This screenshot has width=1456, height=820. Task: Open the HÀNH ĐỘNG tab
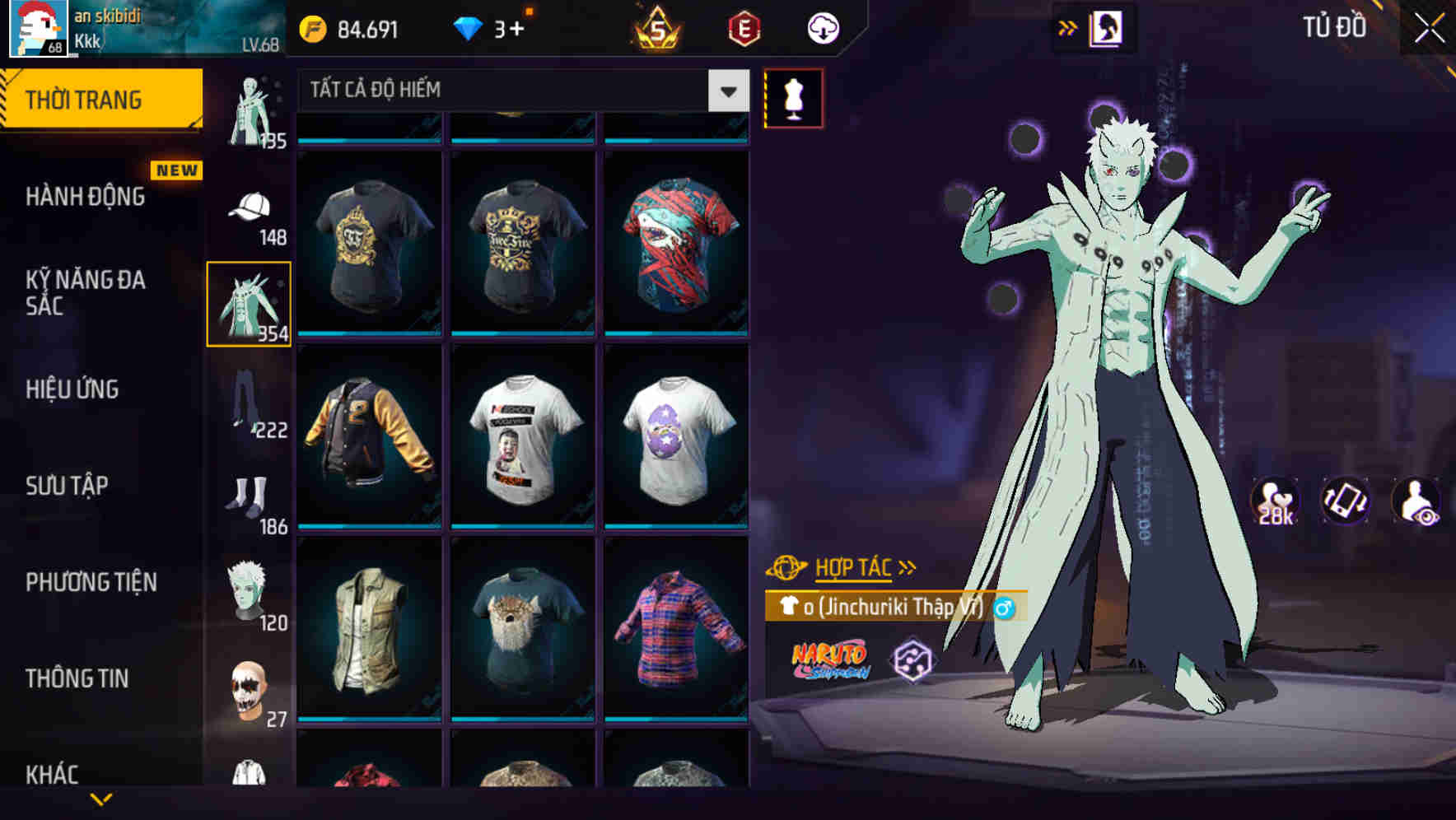pyautogui.click(x=85, y=197)
